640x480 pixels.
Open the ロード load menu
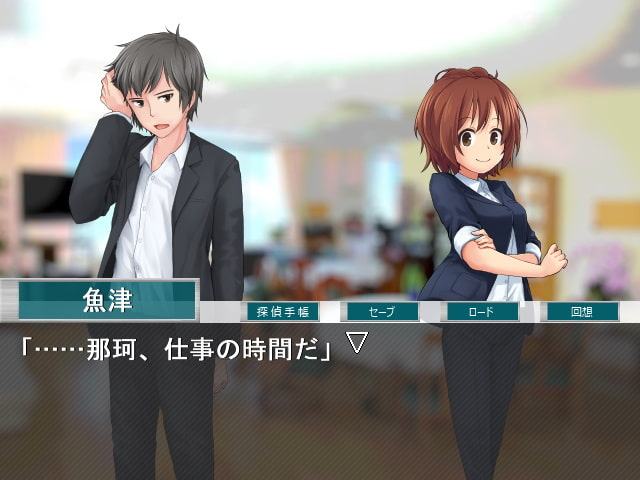point(481,311)
